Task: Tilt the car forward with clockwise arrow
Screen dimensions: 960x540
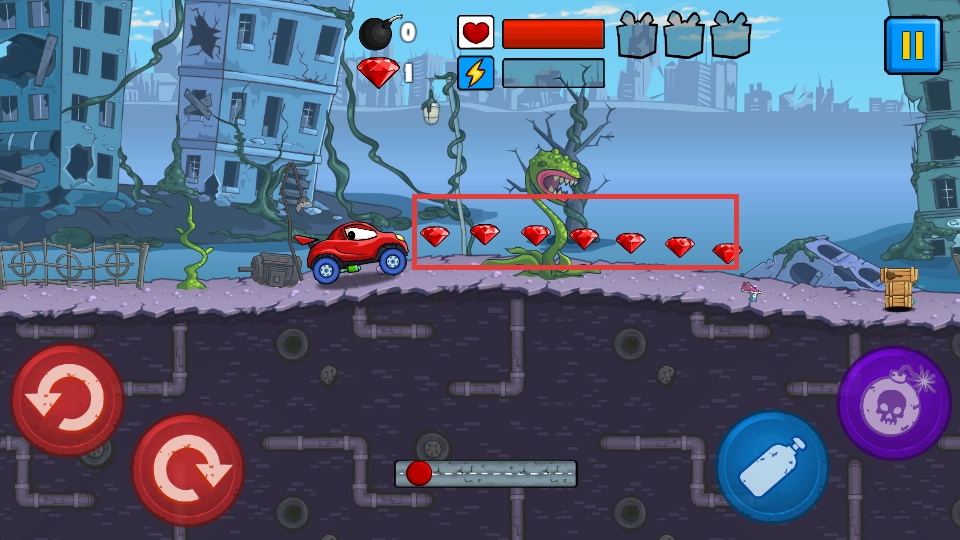Action: click(188, 469)
